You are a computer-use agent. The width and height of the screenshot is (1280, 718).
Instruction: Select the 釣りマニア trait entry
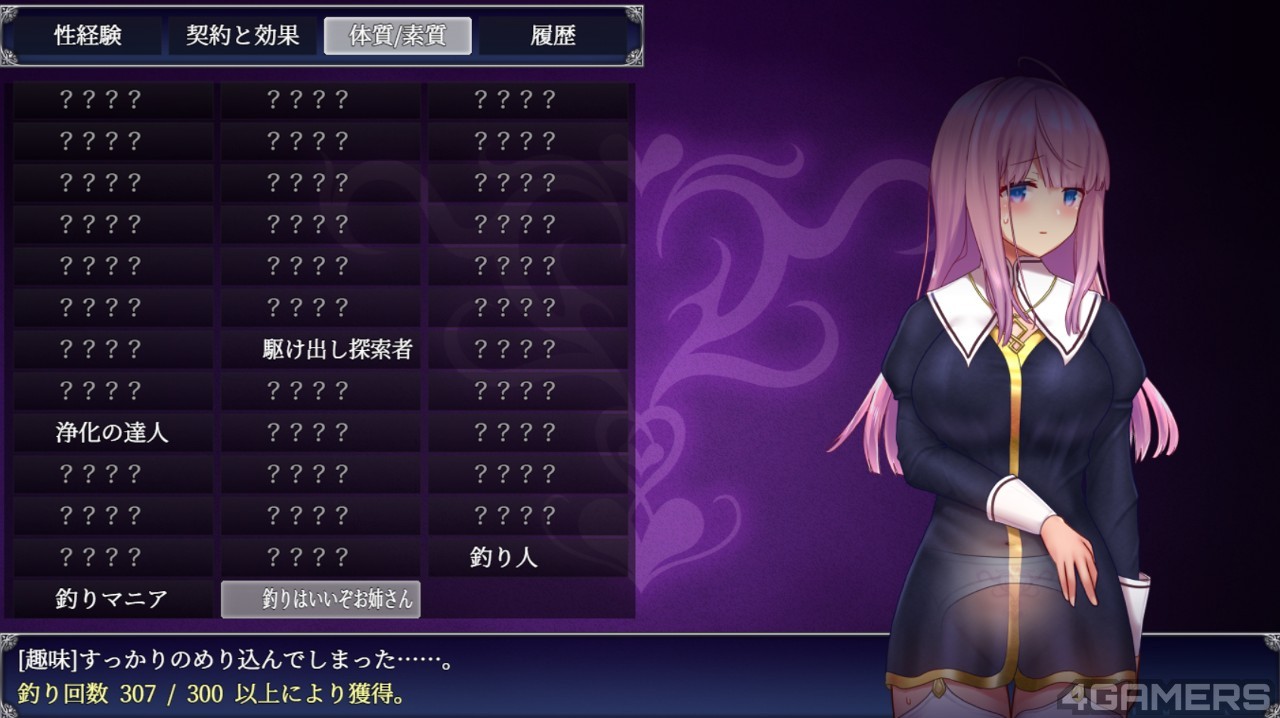click(x=112, y=599)
